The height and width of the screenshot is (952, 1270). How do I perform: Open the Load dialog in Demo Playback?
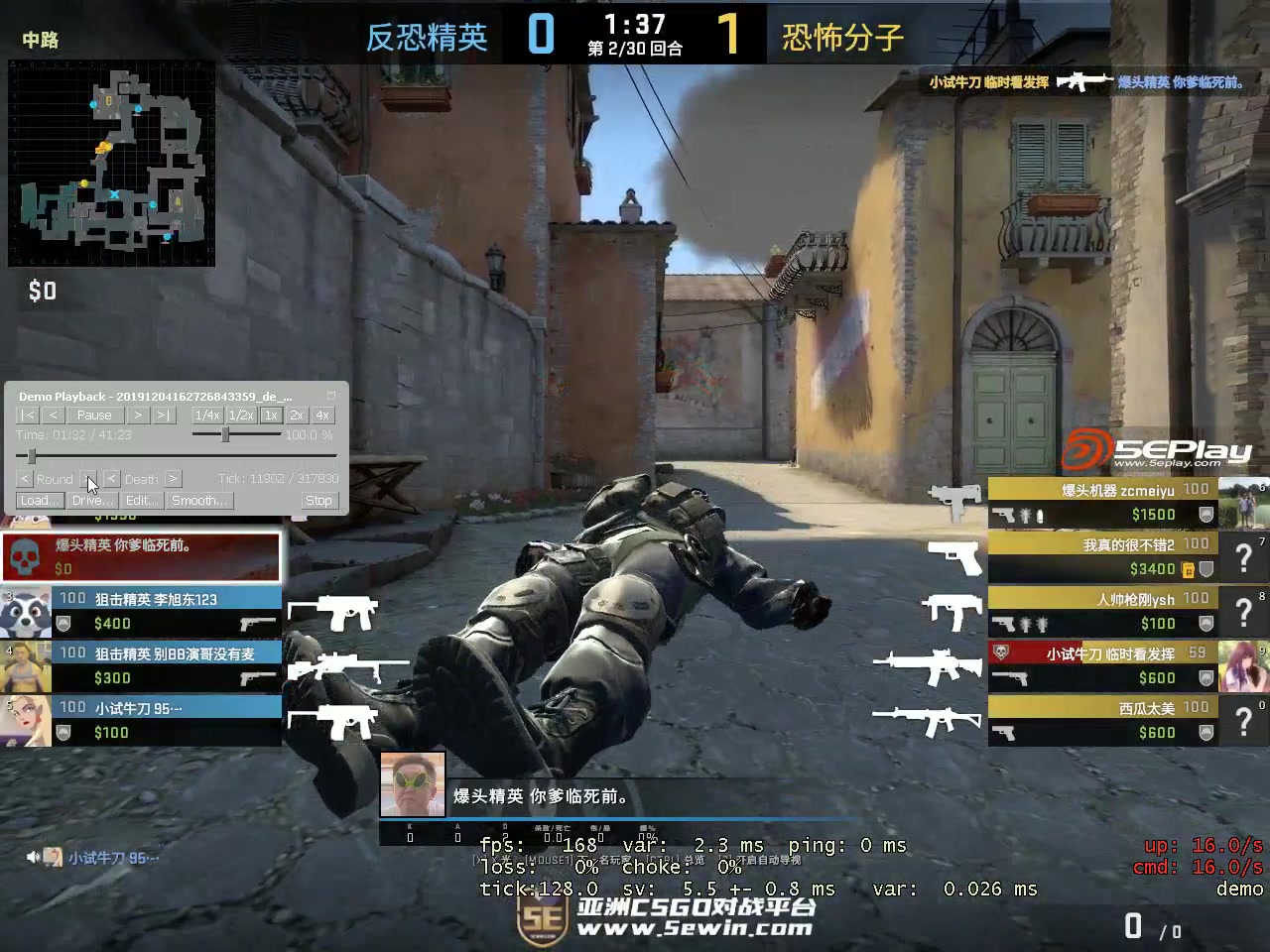pos(39,500)
